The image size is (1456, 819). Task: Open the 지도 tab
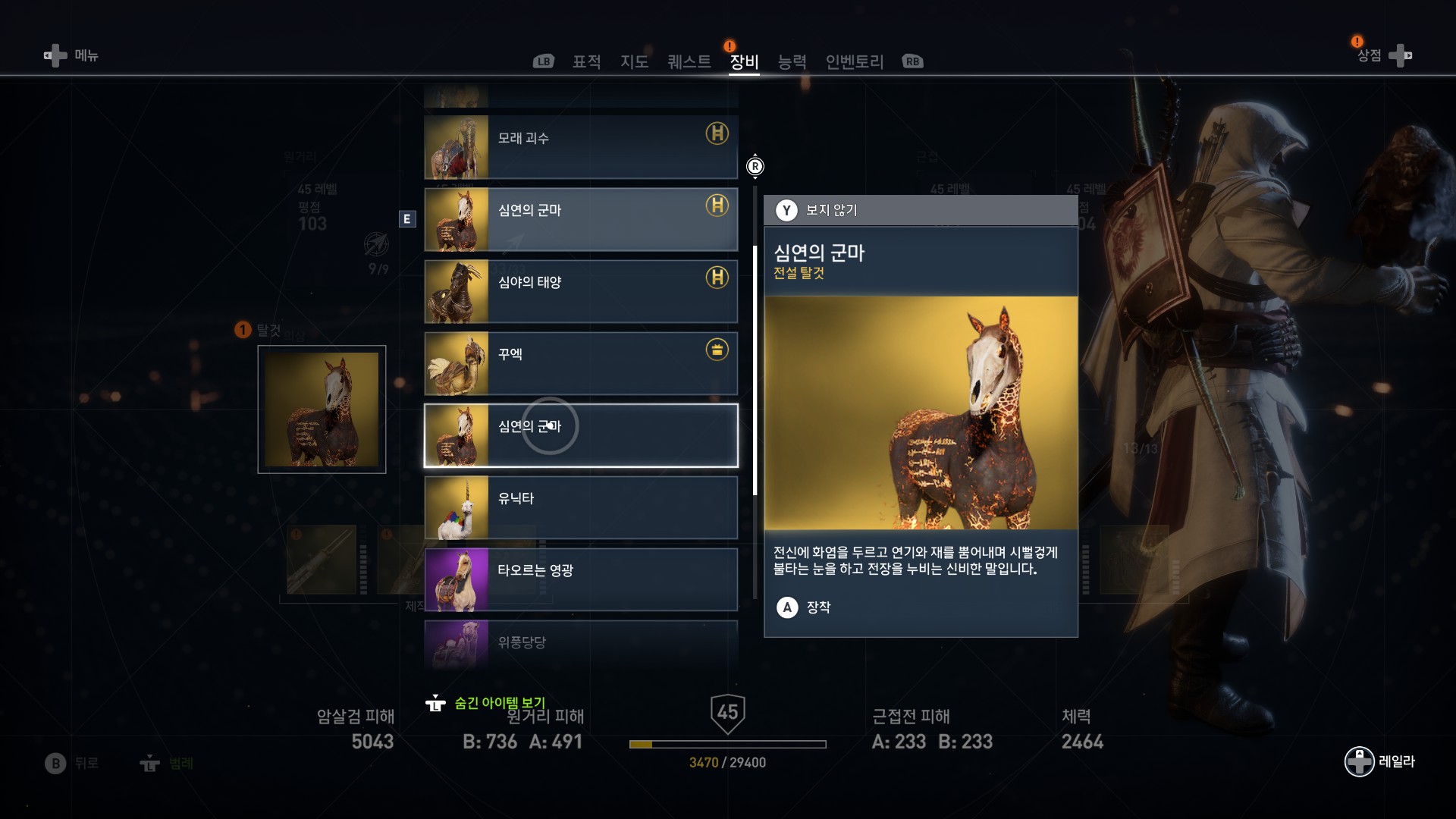(x=634, y=61)
